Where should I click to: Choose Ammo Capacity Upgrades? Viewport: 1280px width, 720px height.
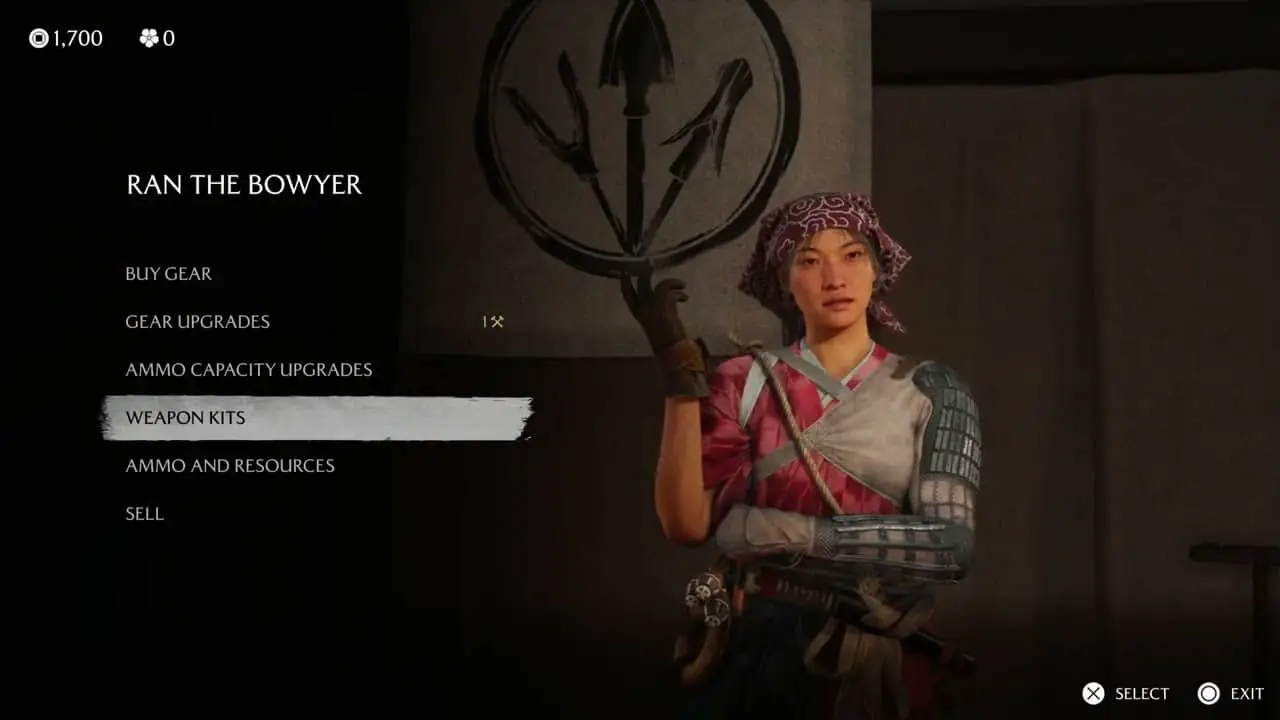[248, 370]
